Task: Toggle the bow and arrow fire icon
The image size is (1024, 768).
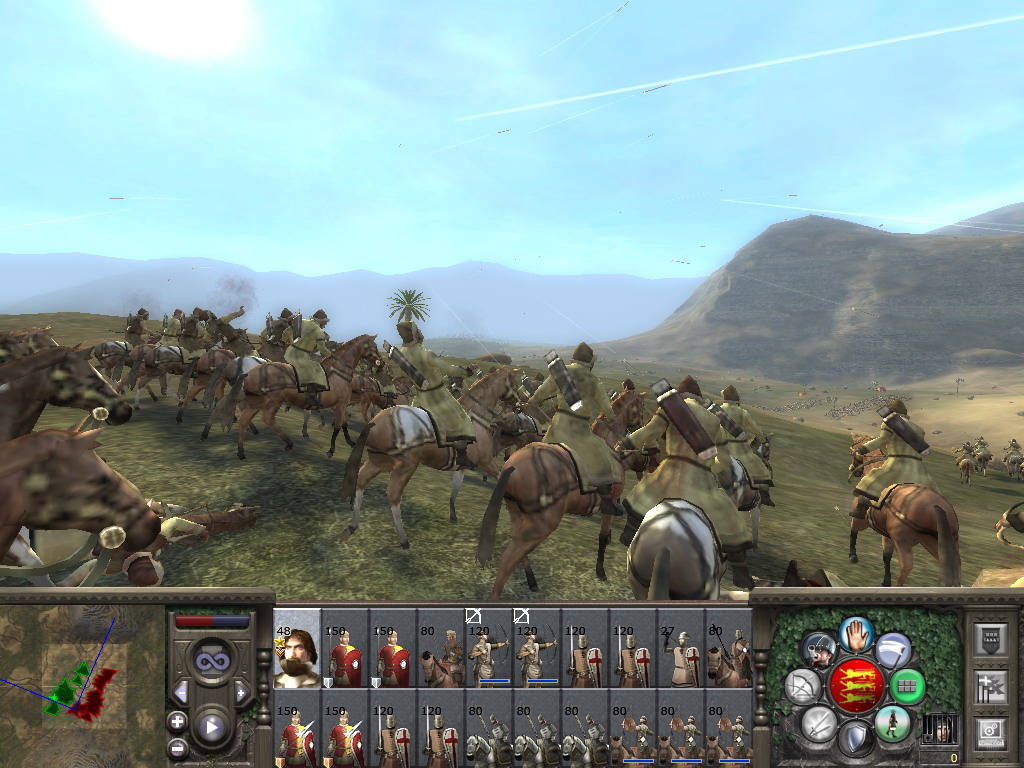Action: pos(802,687)
